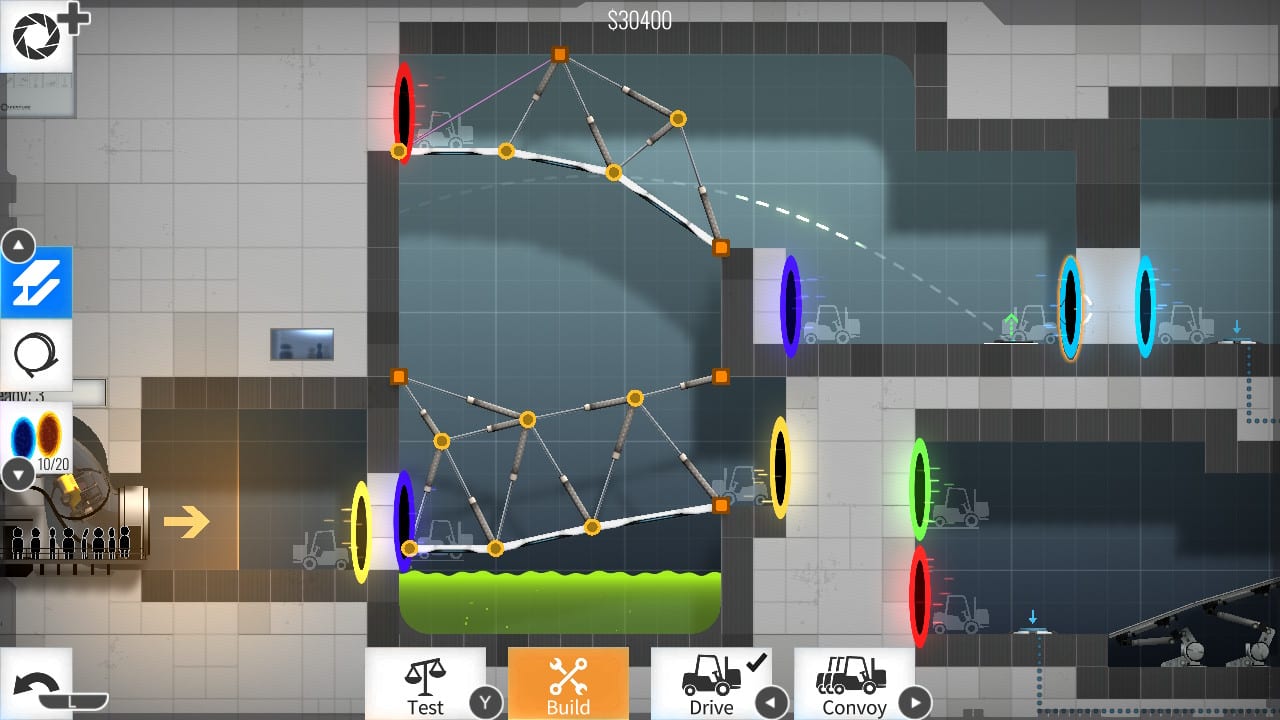This screenshot has width=1280, height=720.
Task: Click the up arrow above the girder tool
Action: (17, 245)
